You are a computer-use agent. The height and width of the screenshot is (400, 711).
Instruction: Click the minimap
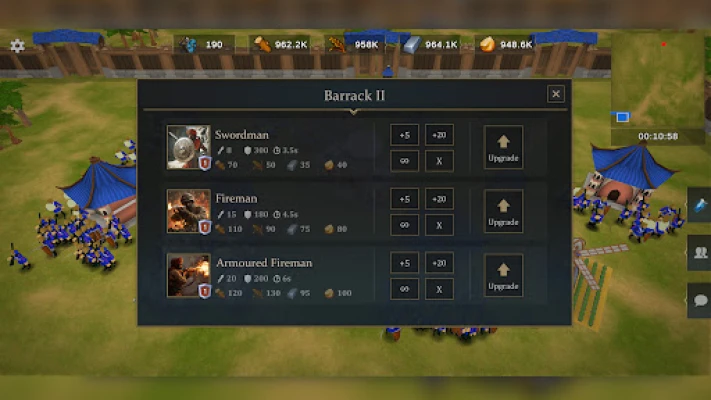point(659,80)
